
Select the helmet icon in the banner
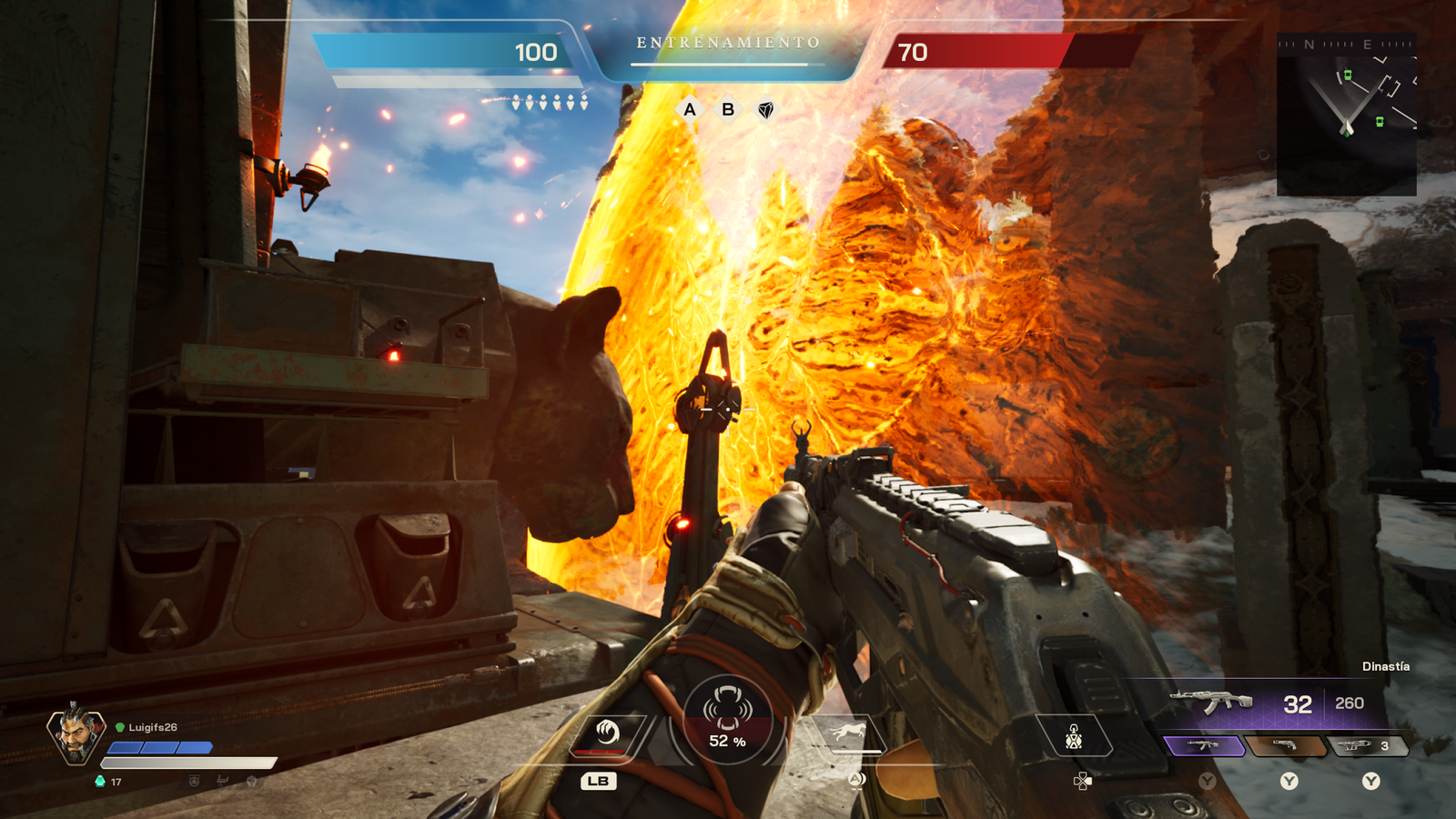(252, 781)
